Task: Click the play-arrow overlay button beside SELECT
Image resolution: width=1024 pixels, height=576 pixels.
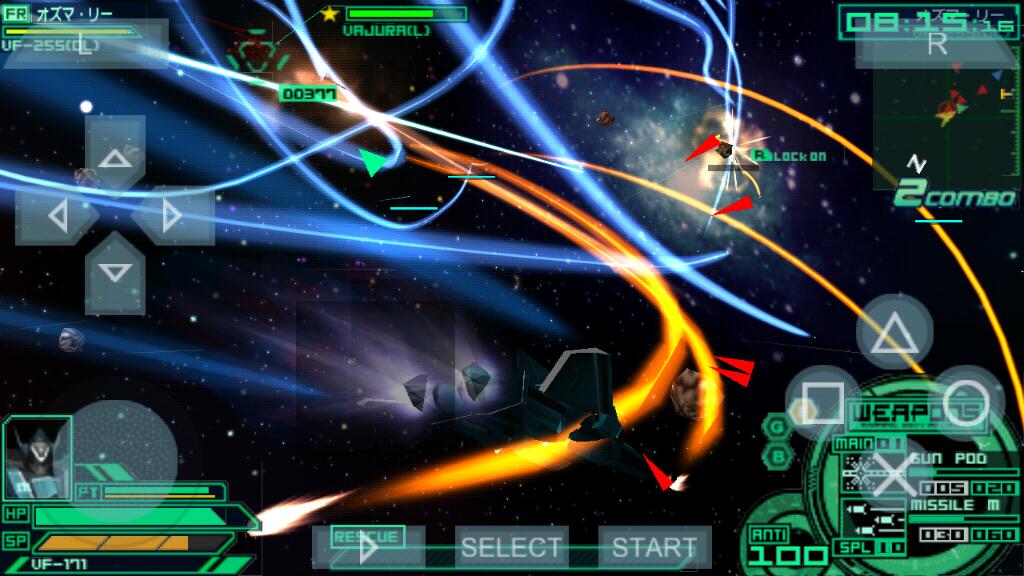Action: (369, 547)
